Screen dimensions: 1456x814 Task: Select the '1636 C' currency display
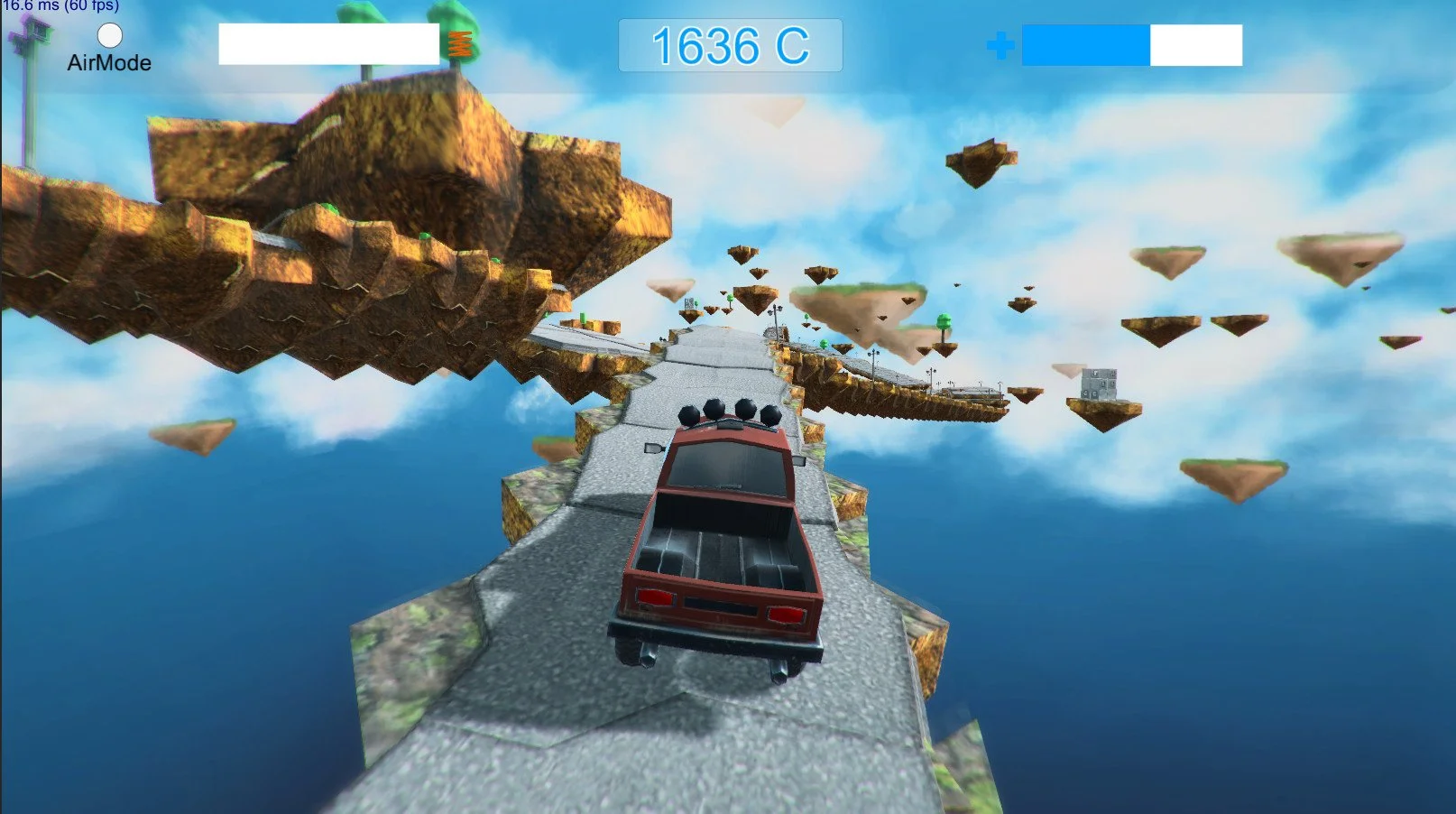(x=732, y=46)
